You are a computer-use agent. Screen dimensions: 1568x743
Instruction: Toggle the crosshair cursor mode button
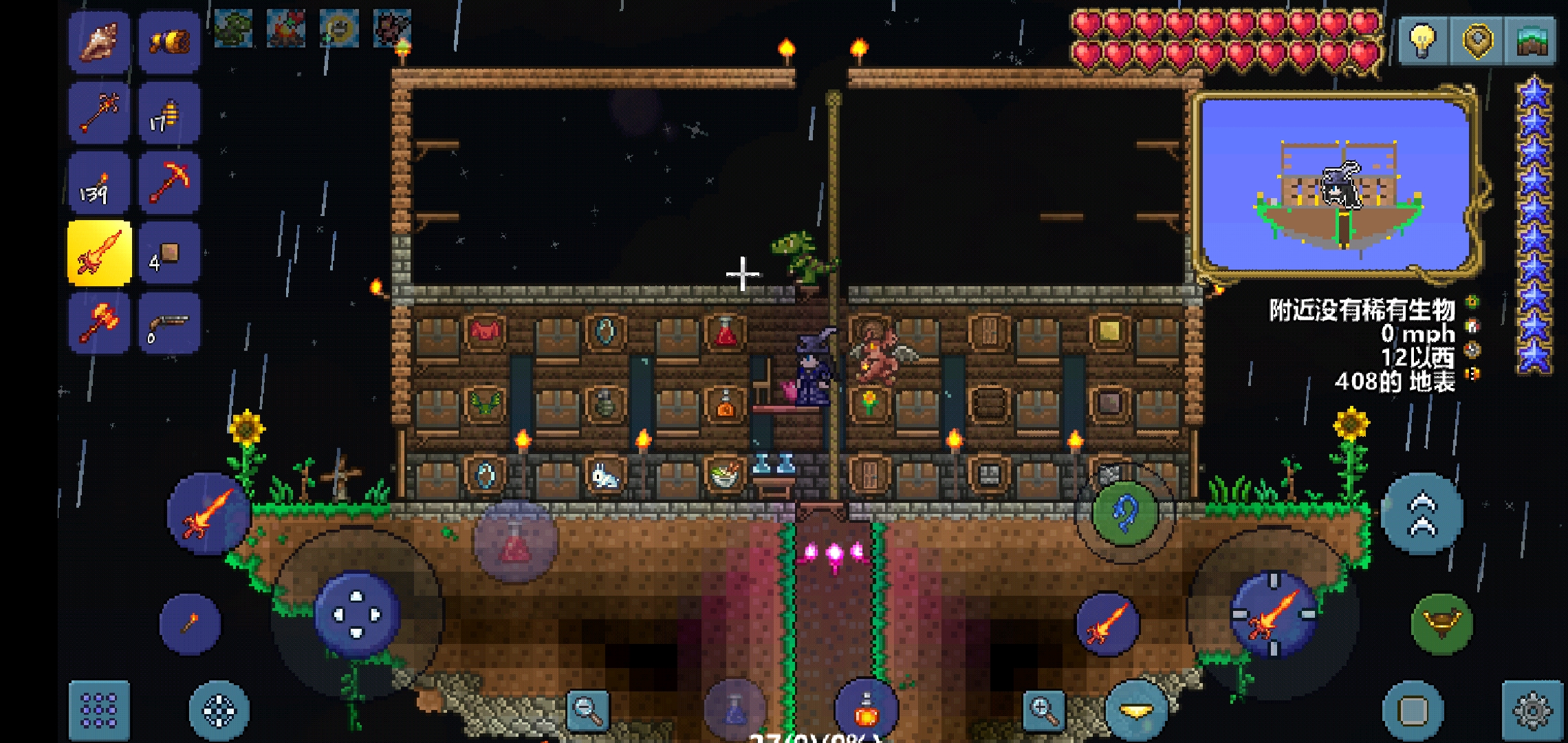(x=219, y=710)
